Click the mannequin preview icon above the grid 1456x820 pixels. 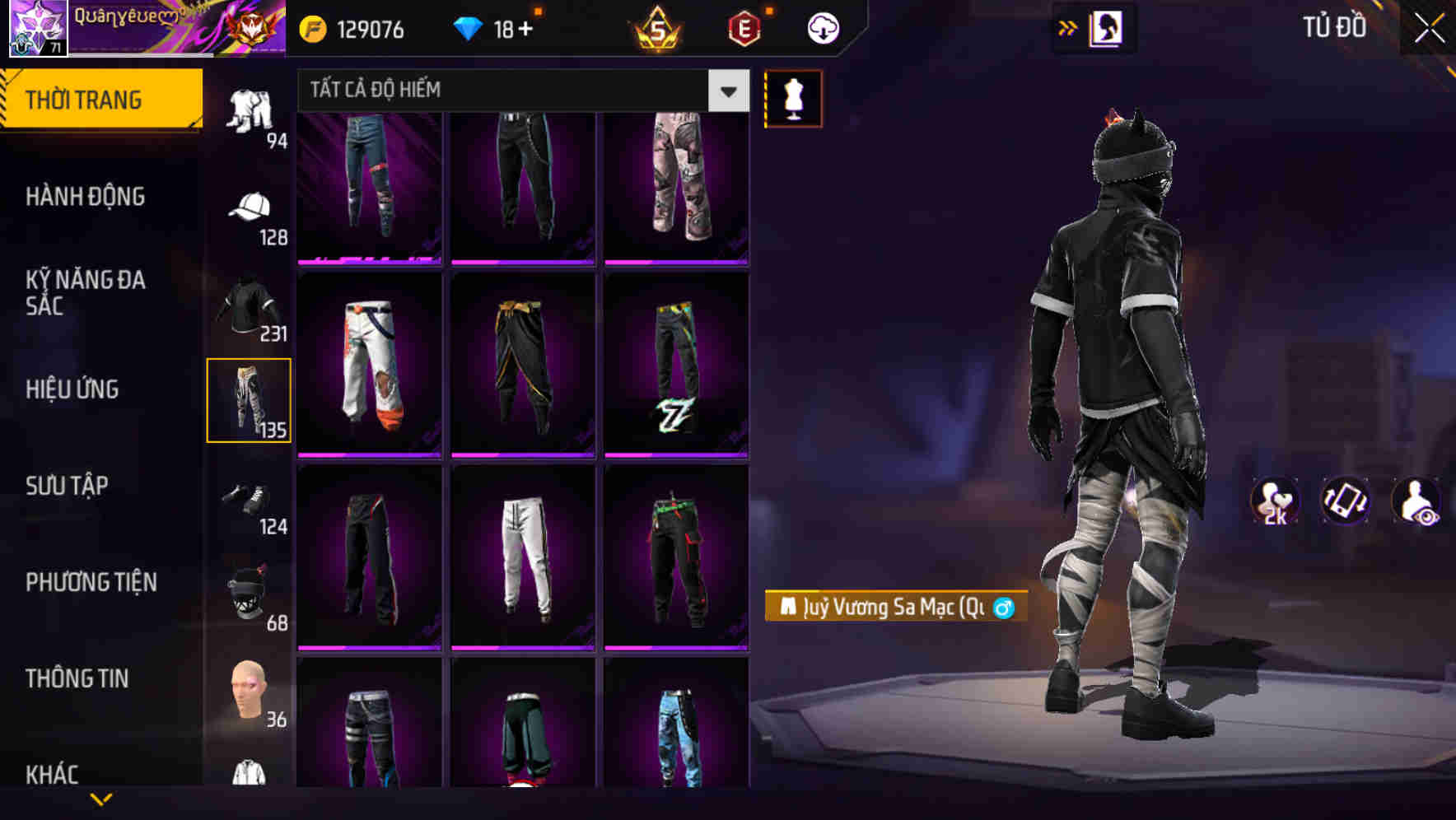point(793,98)
